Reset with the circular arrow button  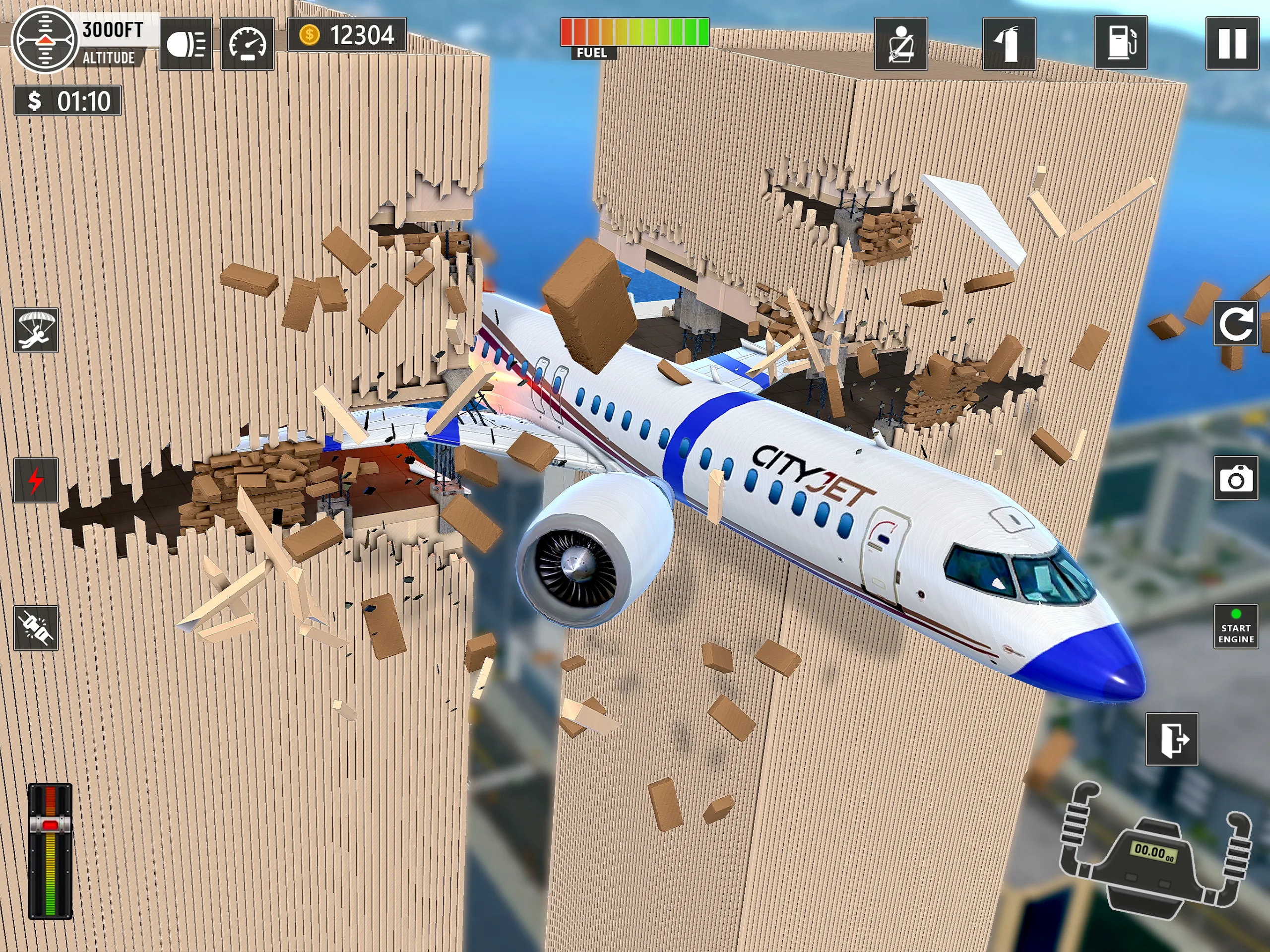tap(1235, 324)
